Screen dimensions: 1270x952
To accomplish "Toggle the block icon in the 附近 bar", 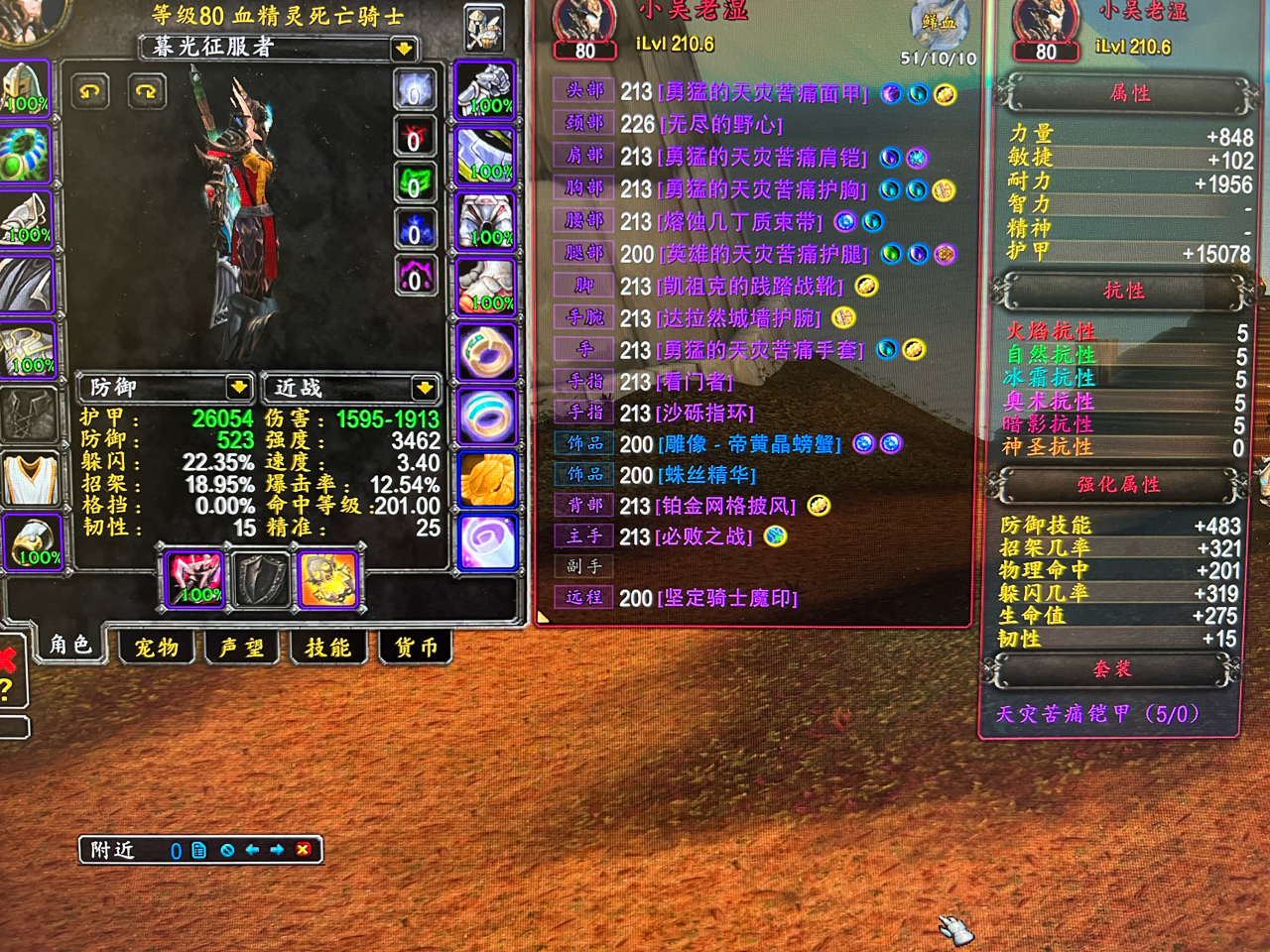I will pyautogui.click(x=227, y=850).
